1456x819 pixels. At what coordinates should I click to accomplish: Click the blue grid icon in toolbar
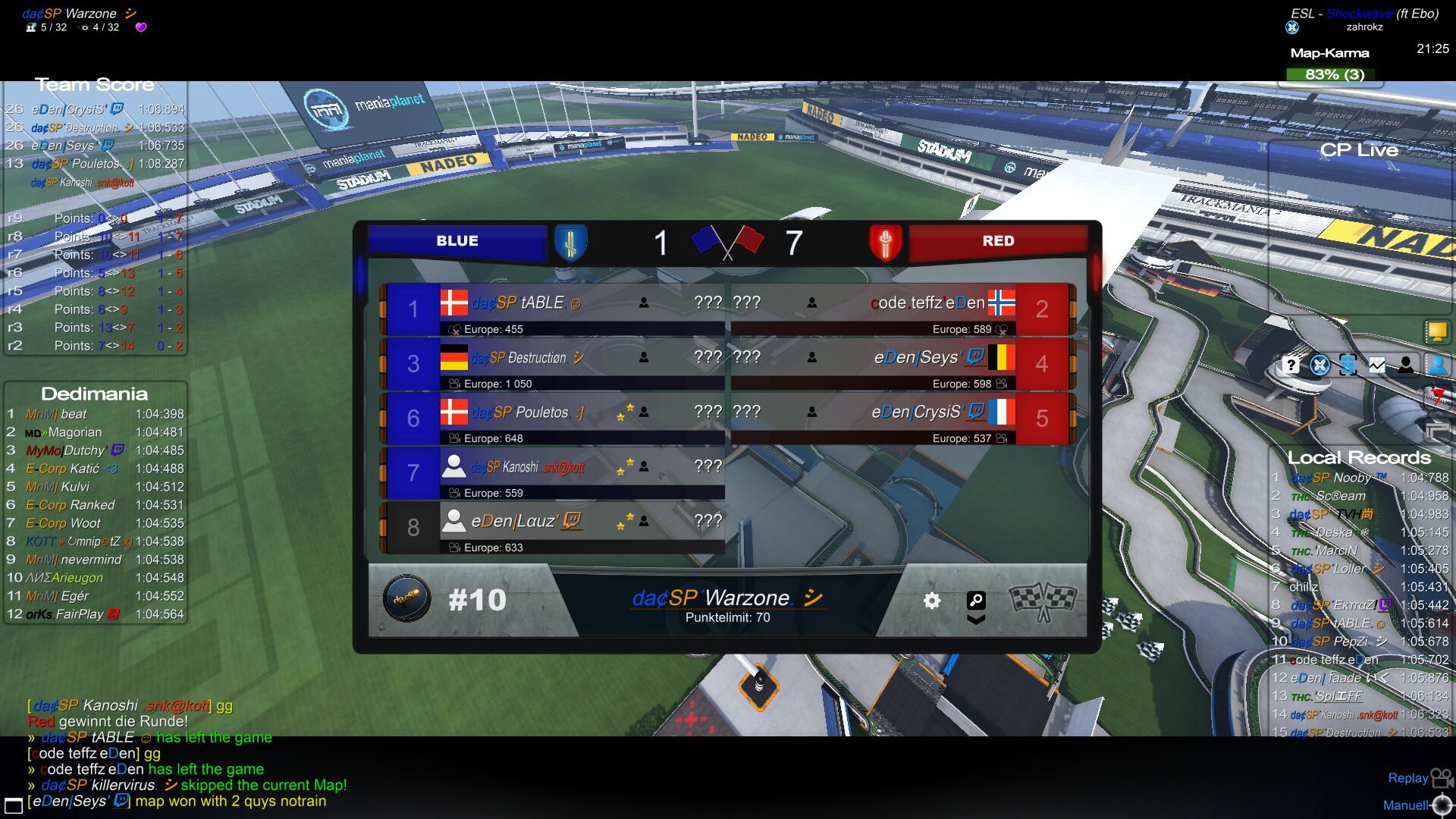point(1348,366)
